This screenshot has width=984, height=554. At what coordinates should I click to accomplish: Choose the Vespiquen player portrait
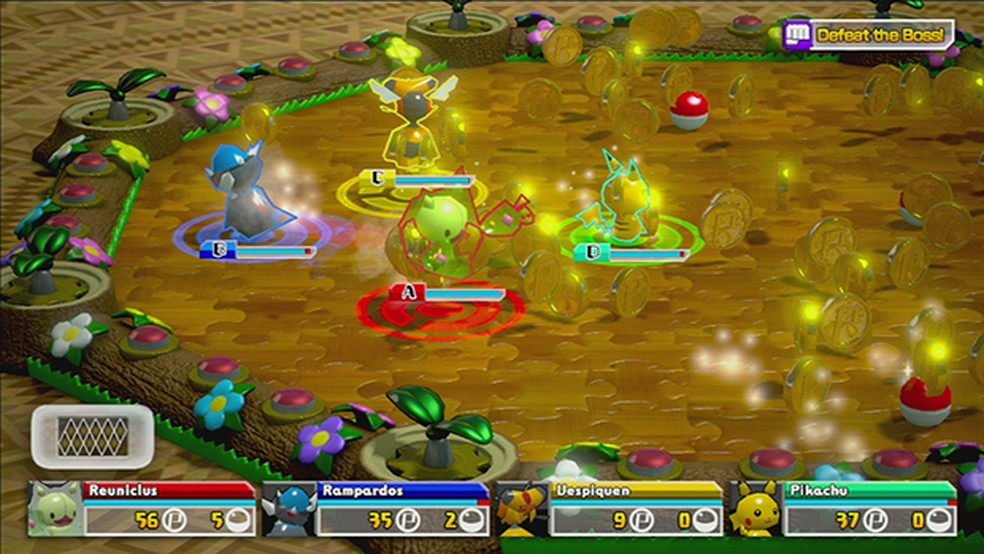(520, 508)
